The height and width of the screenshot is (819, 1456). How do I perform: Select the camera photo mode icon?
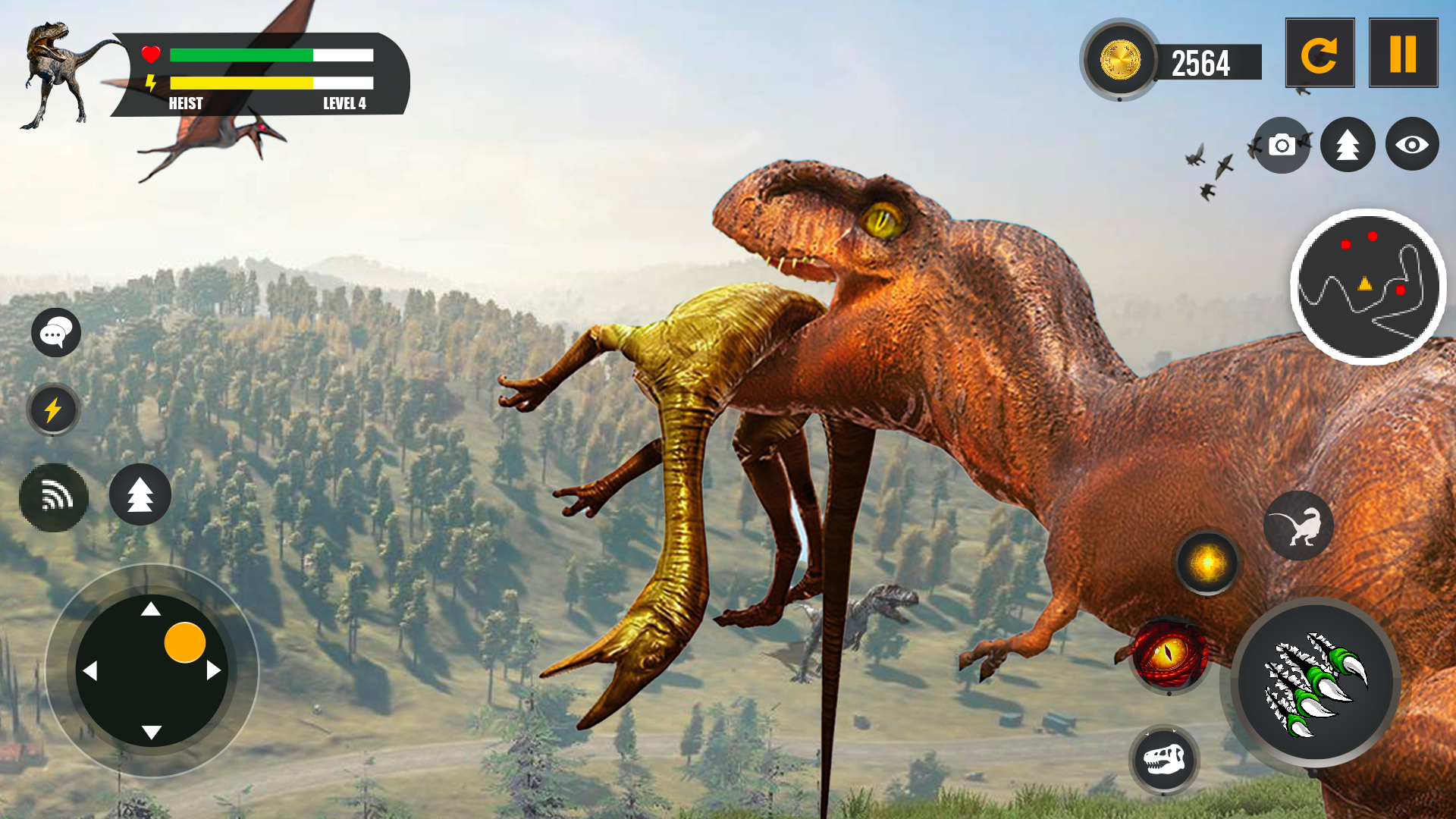coord(1282,144)
